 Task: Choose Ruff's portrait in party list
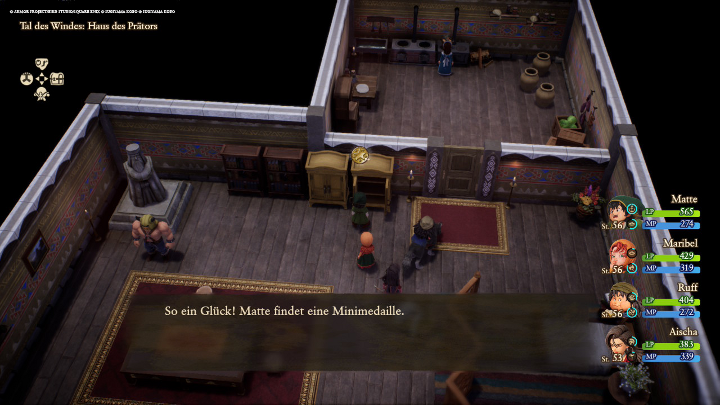point(619,299)
